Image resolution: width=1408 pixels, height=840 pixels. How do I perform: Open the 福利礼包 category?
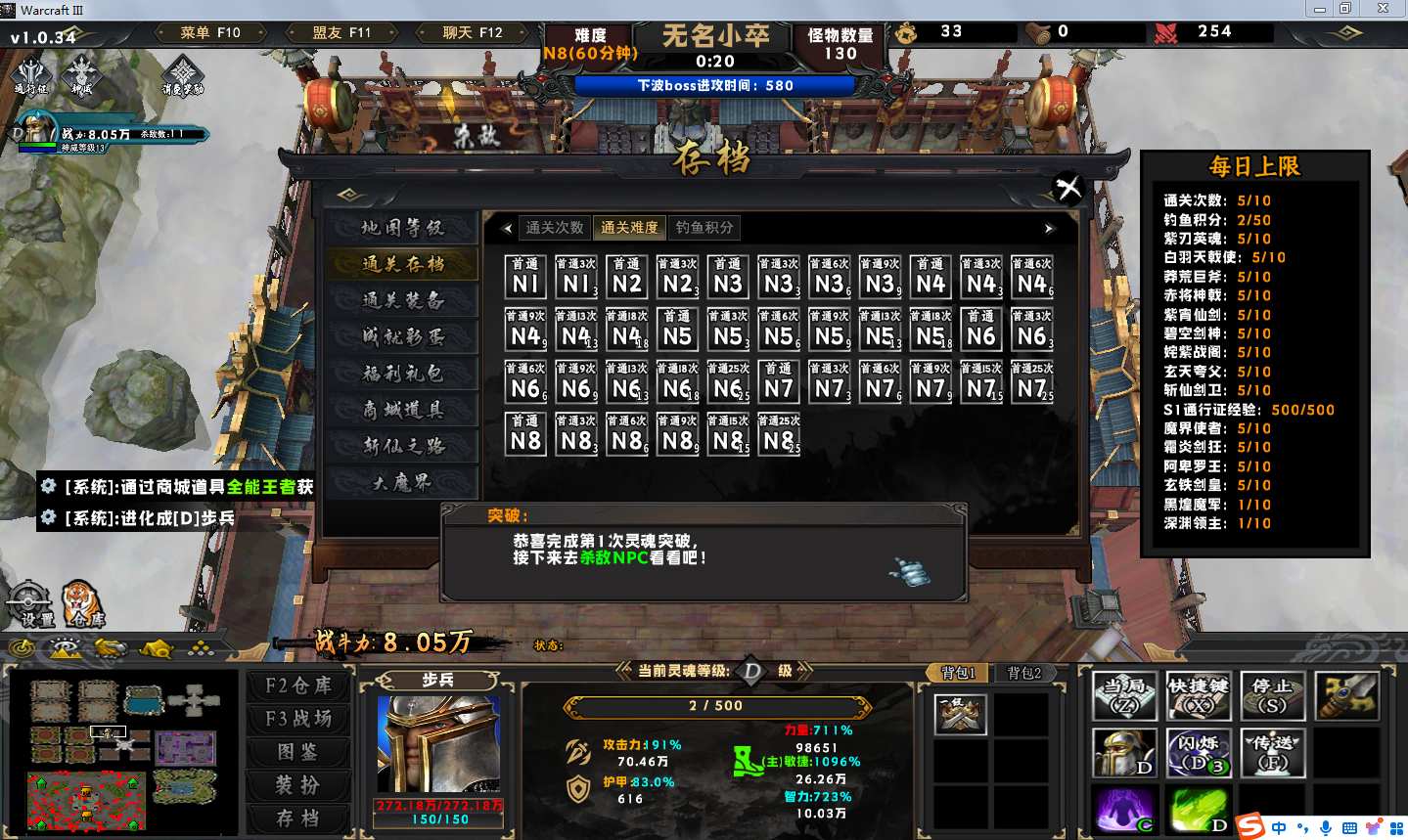coord(402,373)
